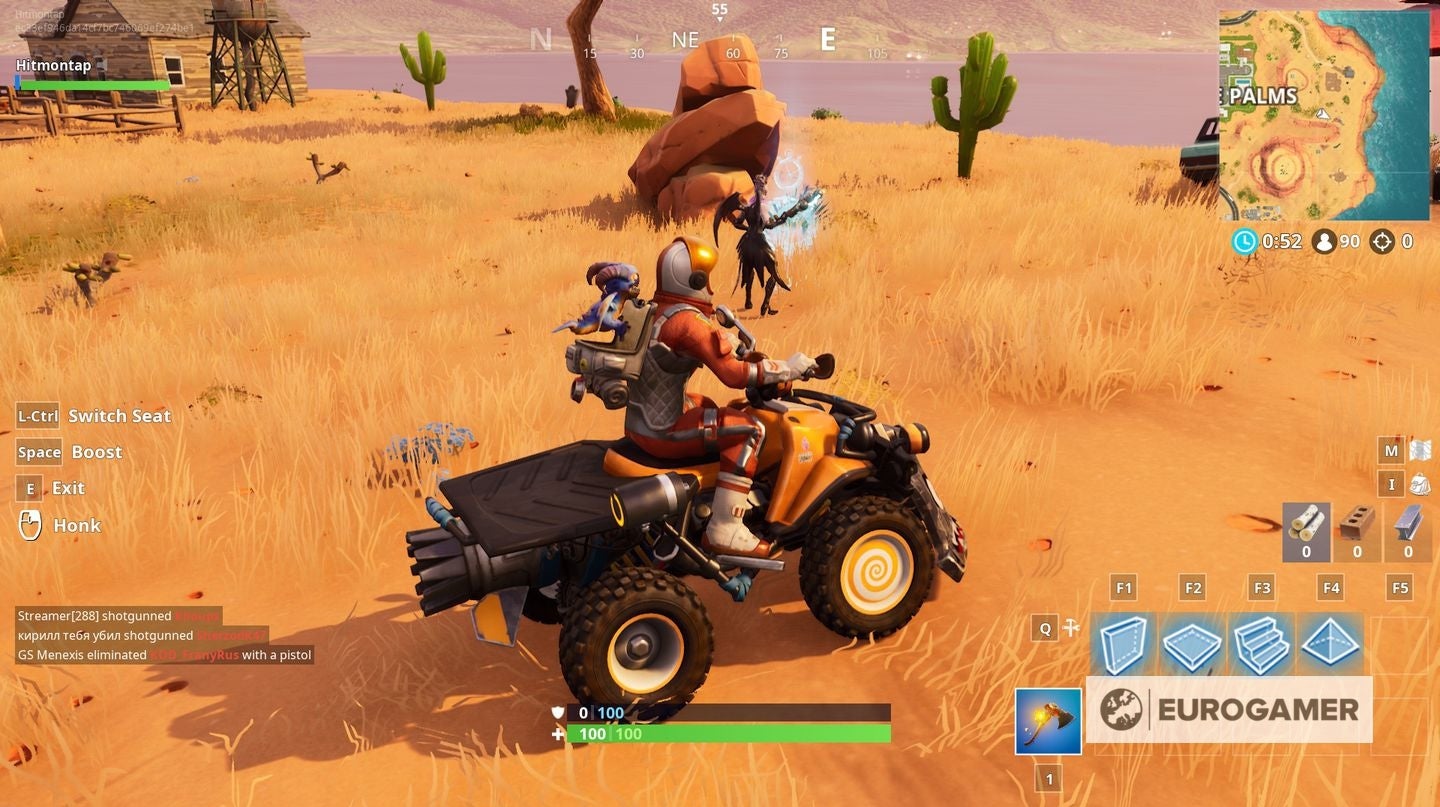This screenshot has width=1440, height=807.
Task: Click the Switch Seat L-Ctrl prompt
Action: (x=92, y=415)
